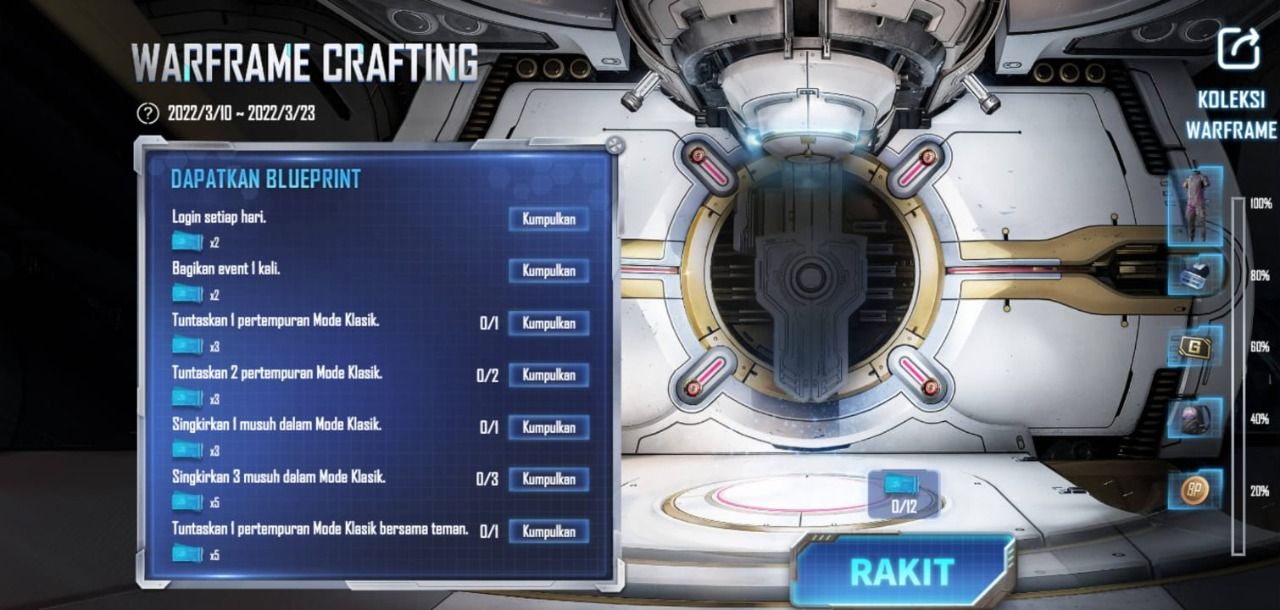Hit the RAKIT craft button
Image resolution: width=1280 pixels, height=610 pixels.
tap(901, 572)
